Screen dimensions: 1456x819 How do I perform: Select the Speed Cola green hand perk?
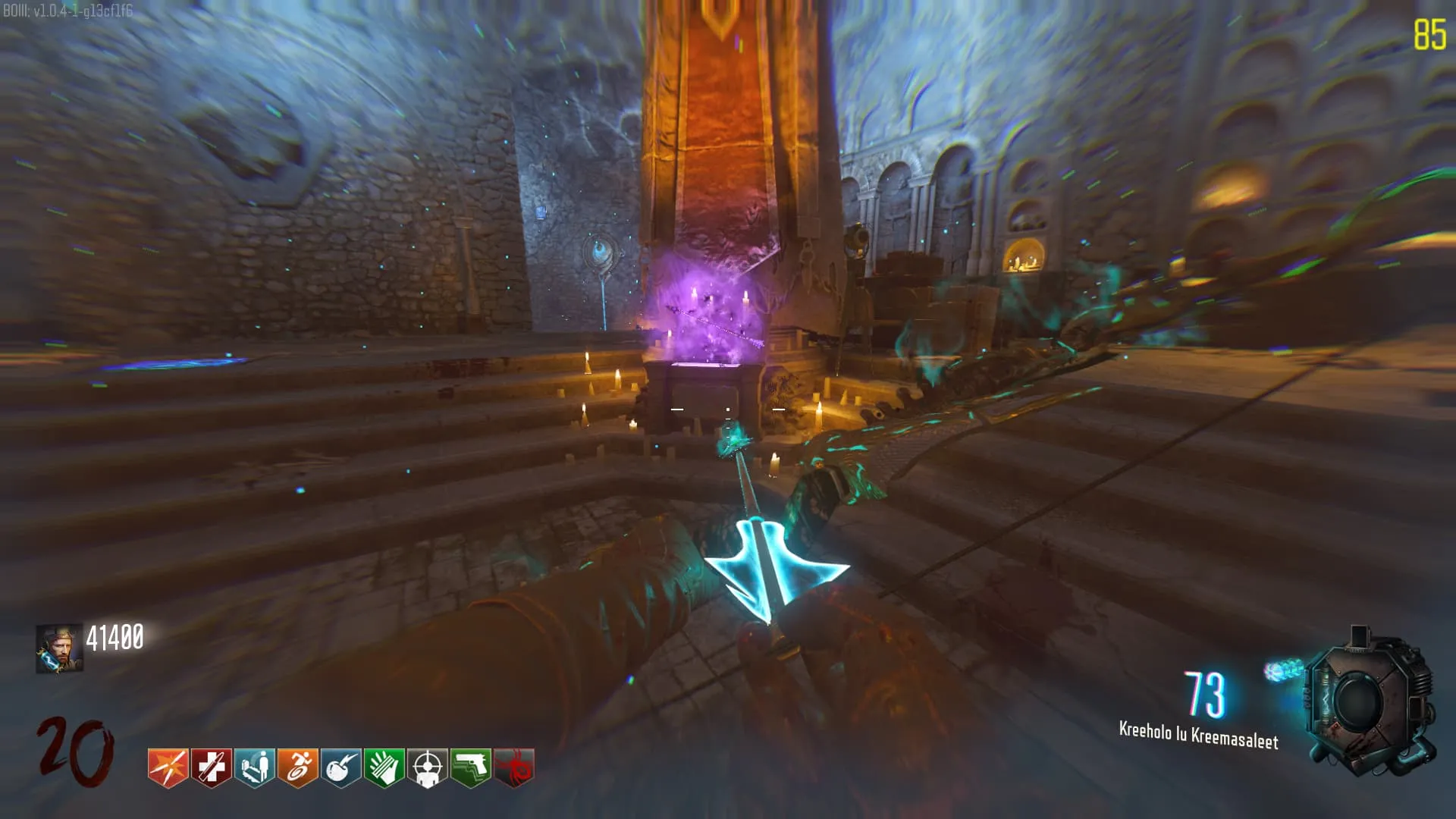384,767
